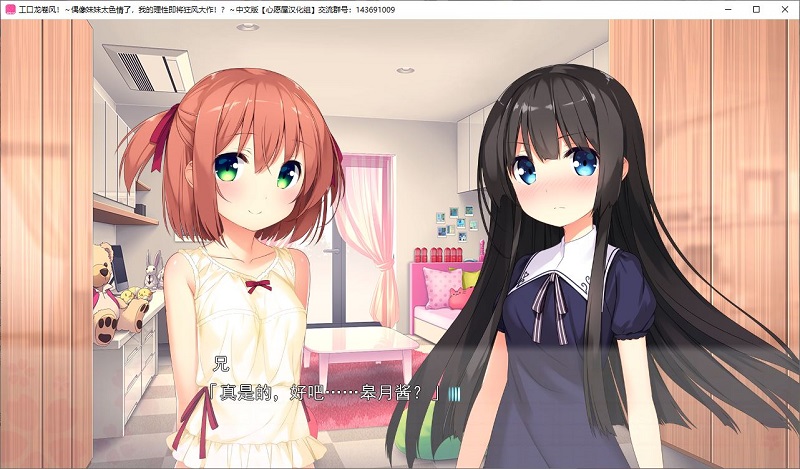Click the blue continue indicator after the dialogue
800x469 pixels.
click(454, 394)
